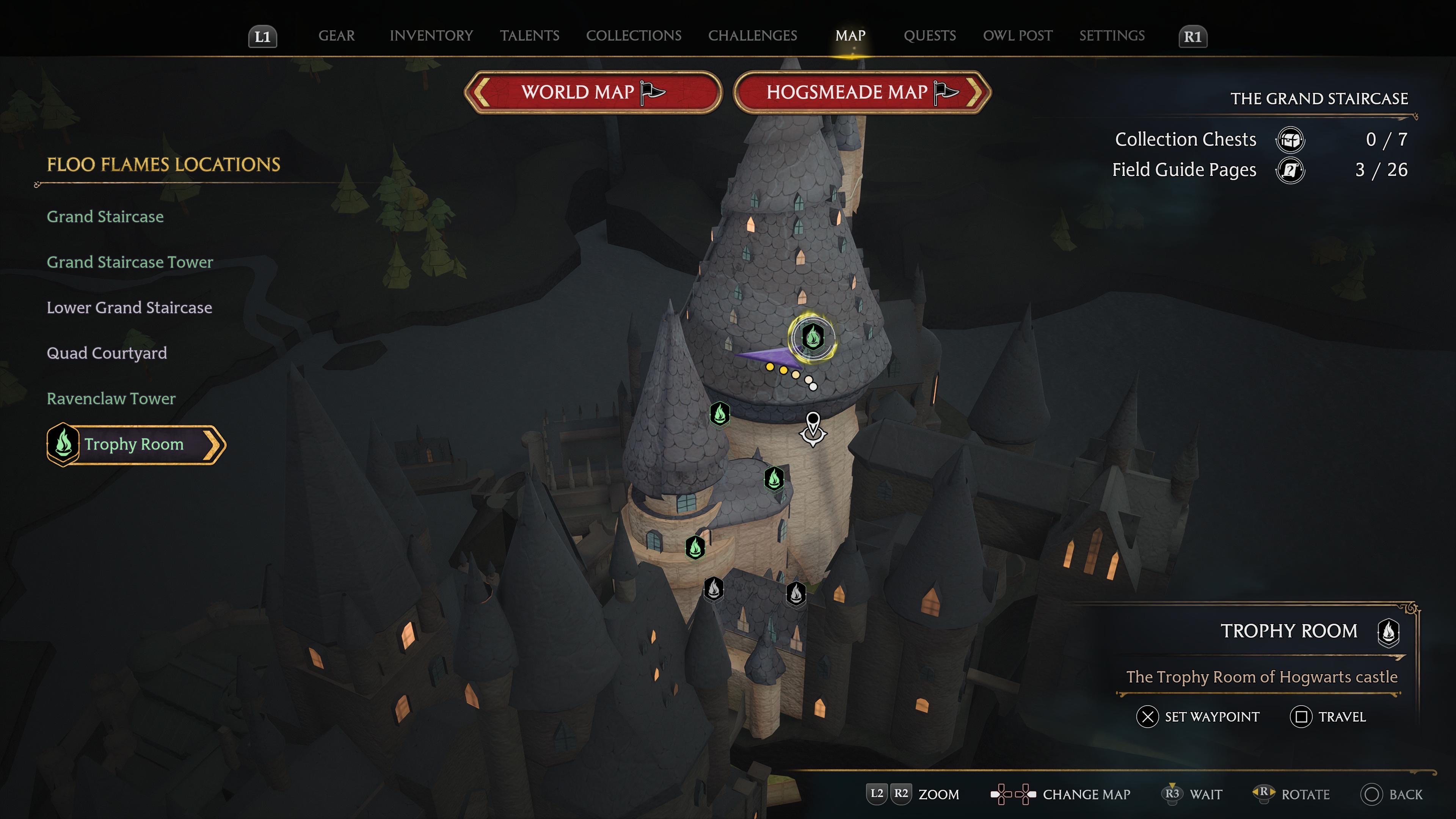Switch to the World Map
Image resolution: width=1456 pixels, height=819 pixels.
pos(592,92)
